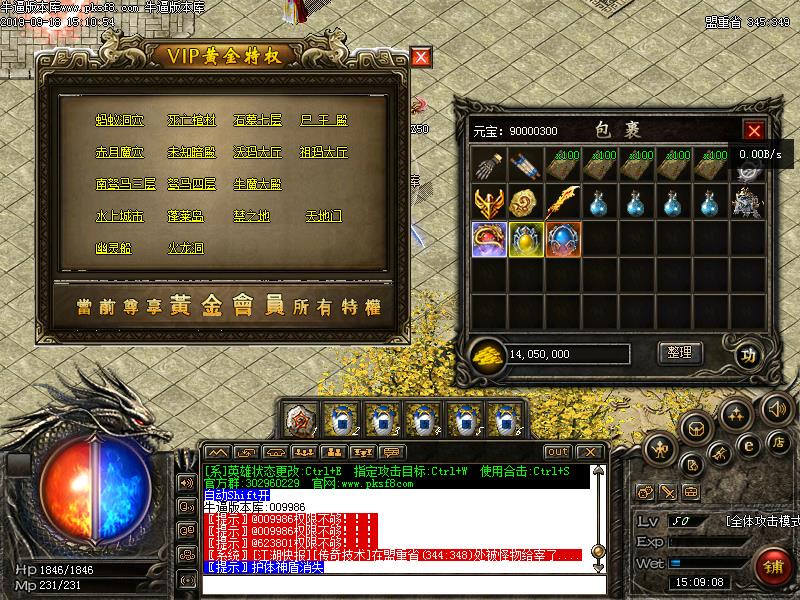This screenshot has height=600, width=800.
Task: Select the 火龙洞 destination
Action: pyautogui.click(x=185, y=248)
